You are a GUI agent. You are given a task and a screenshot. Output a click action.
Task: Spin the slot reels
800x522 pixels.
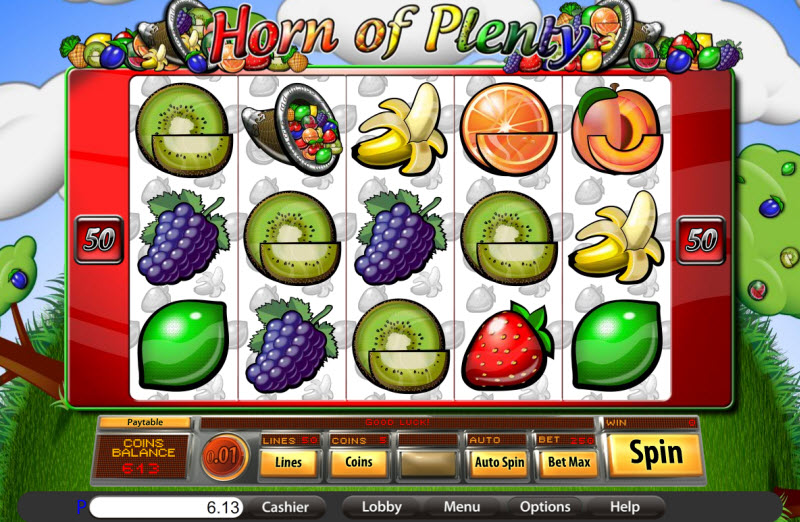[655, 455]
